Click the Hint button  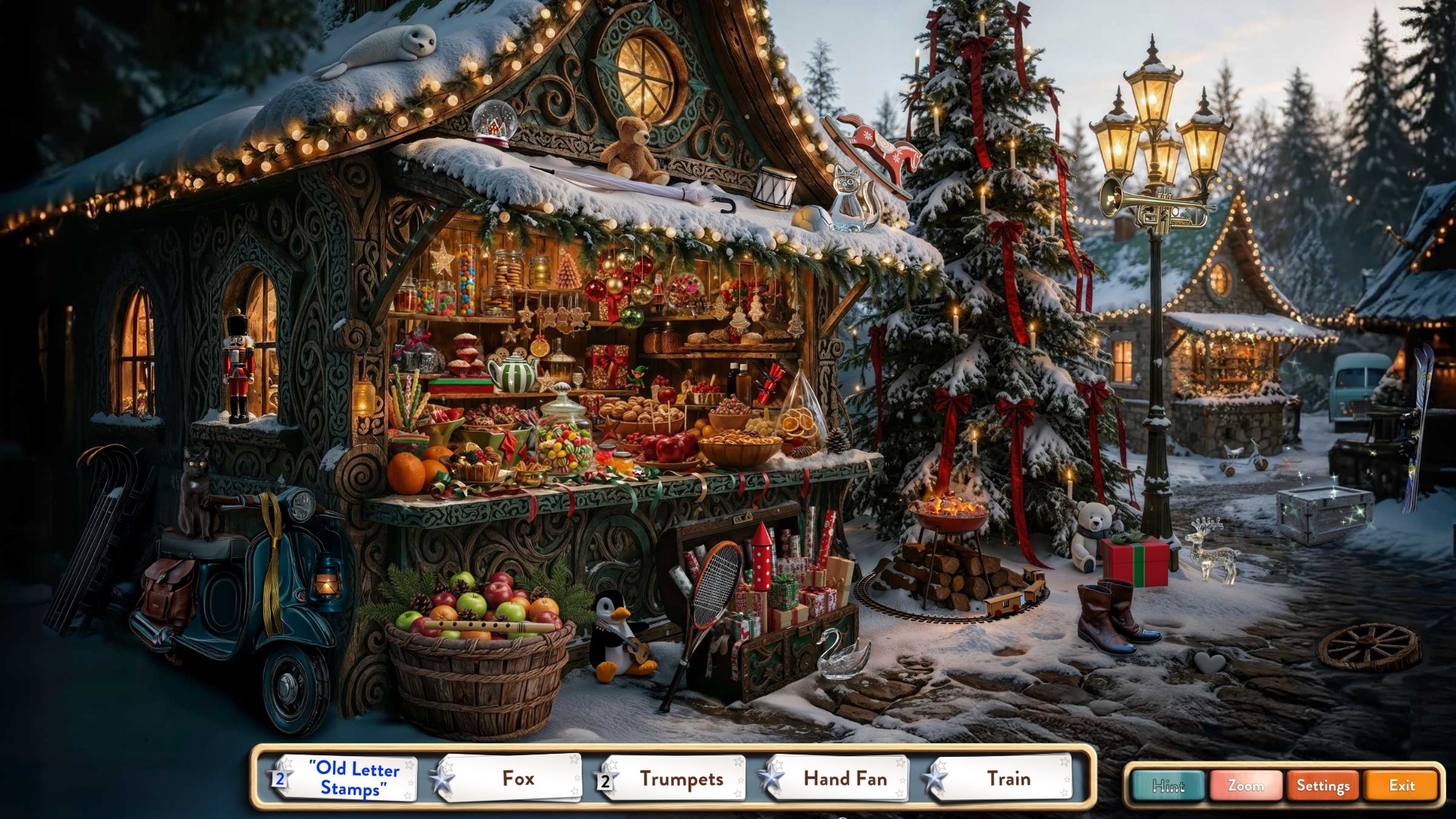[1168, 786]
